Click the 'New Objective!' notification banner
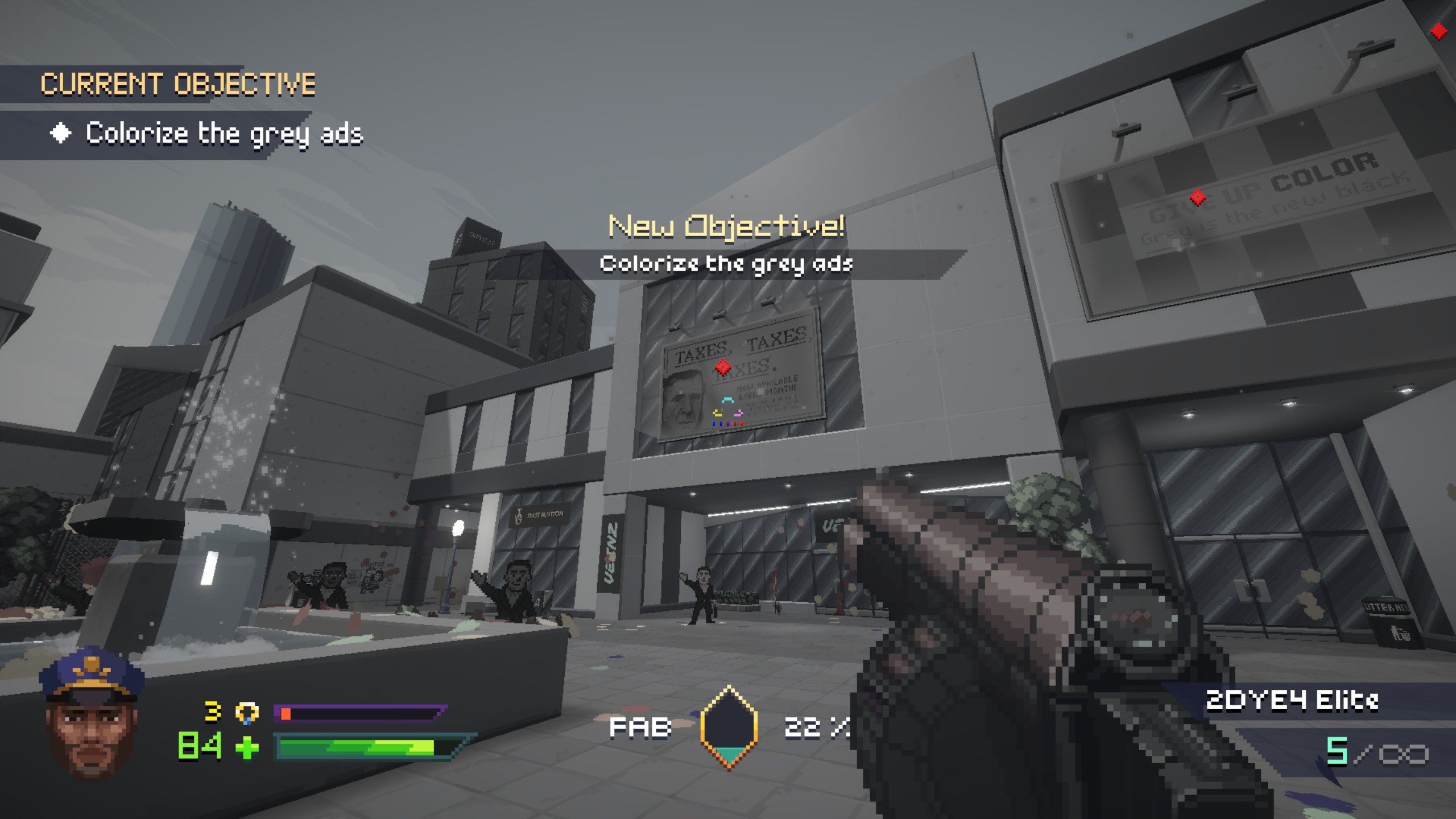Screen dimensions: 1456x819 pyautogui.click(x=726, y=226)
